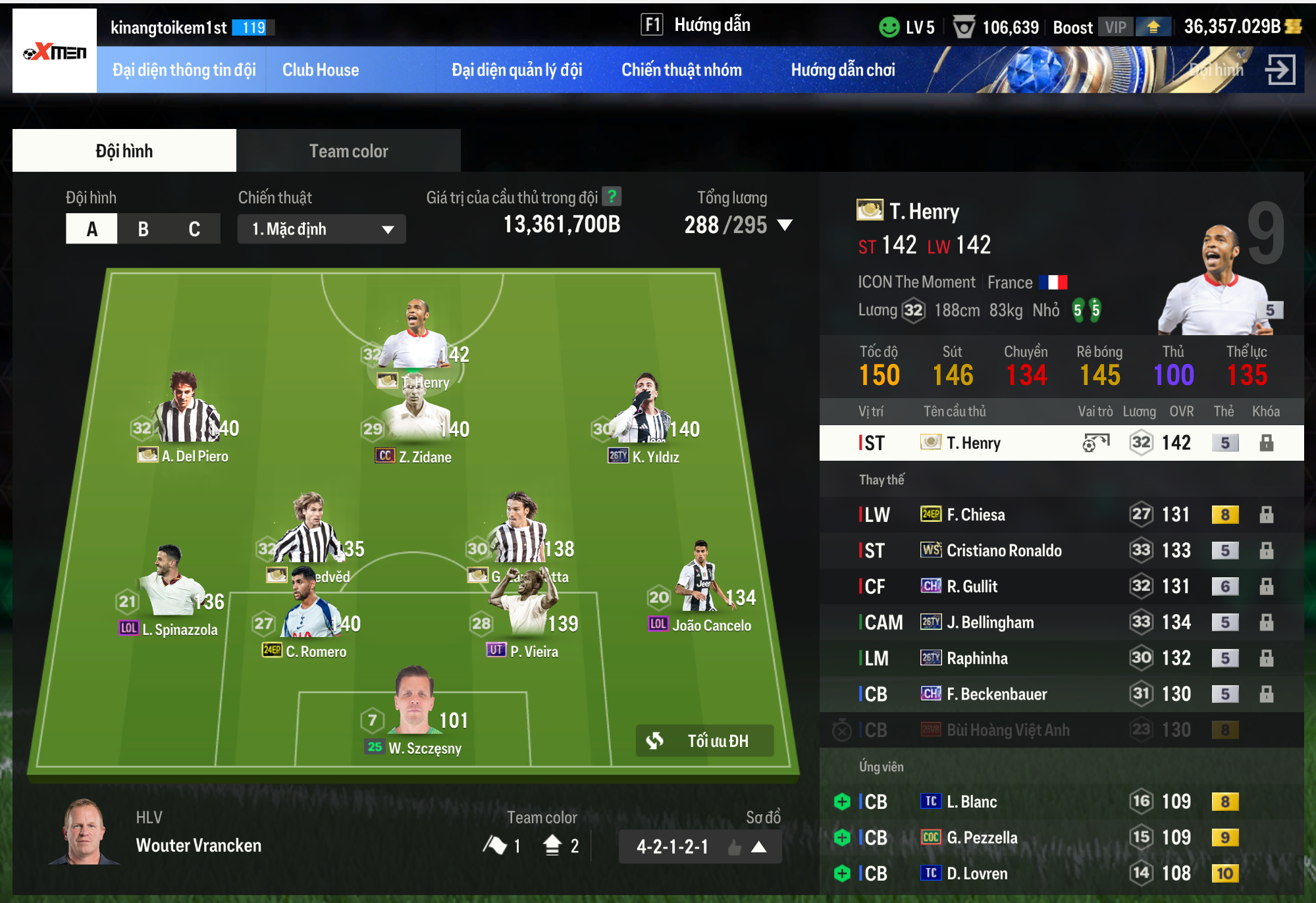Open the 4-2-1-2-1 formation selector
The width and height of the screenshot is (1316, 903).
pyautogui.click(x=700, y=846)
